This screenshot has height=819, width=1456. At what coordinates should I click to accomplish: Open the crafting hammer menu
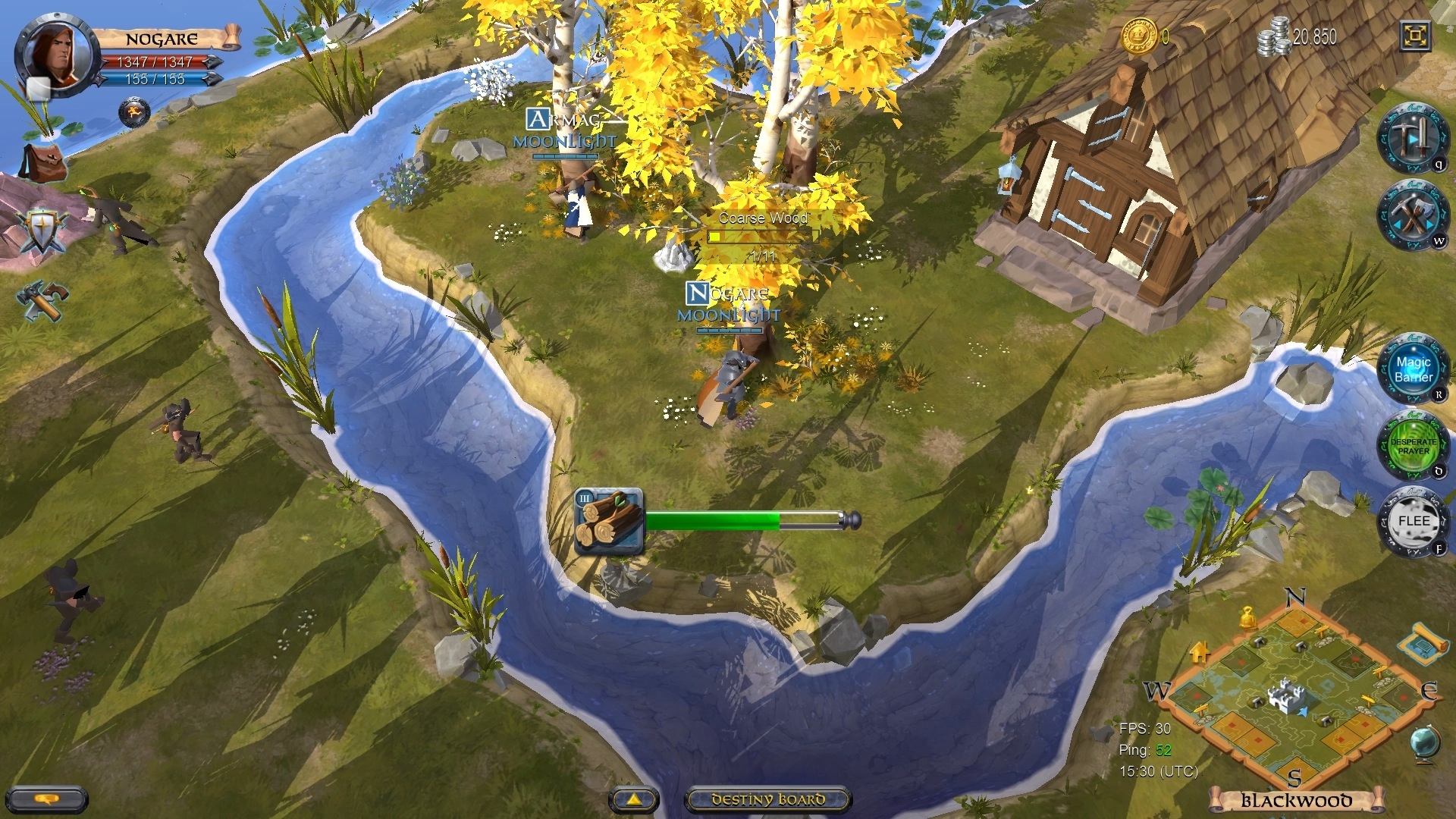click(41, 300)
